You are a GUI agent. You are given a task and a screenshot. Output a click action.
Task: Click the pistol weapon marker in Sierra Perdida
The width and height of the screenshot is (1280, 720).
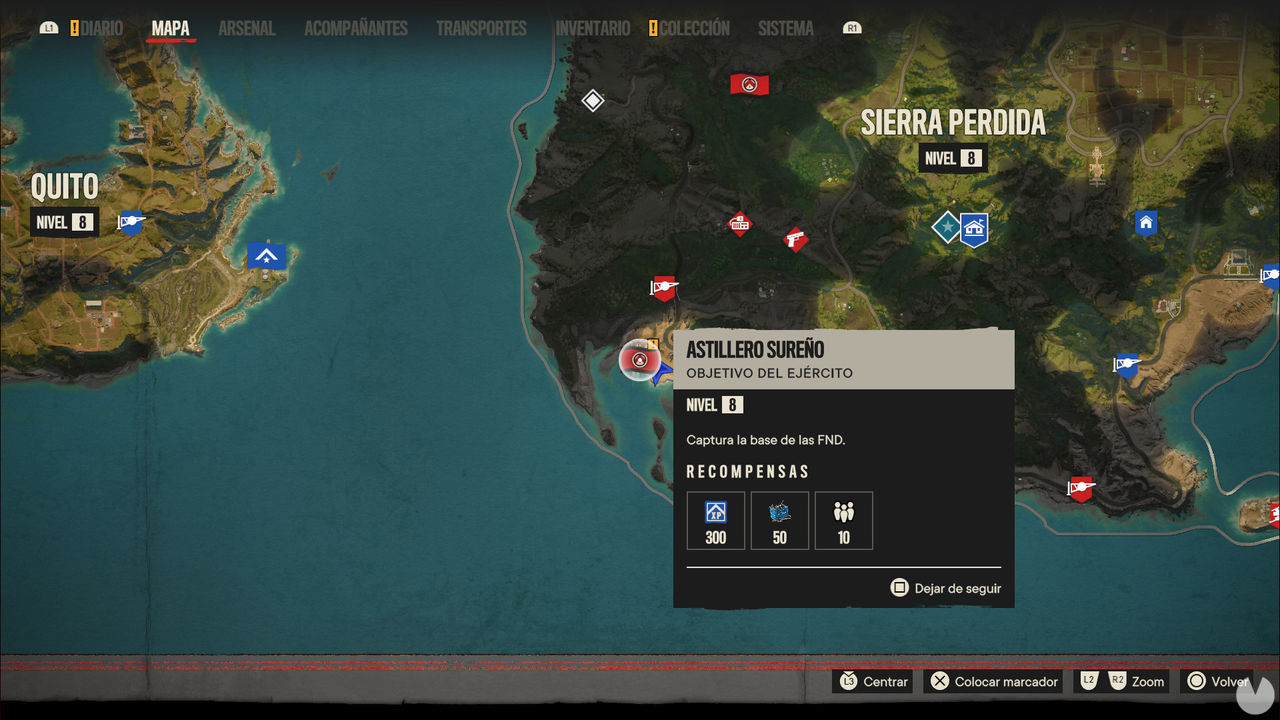[x=795, y=240]
